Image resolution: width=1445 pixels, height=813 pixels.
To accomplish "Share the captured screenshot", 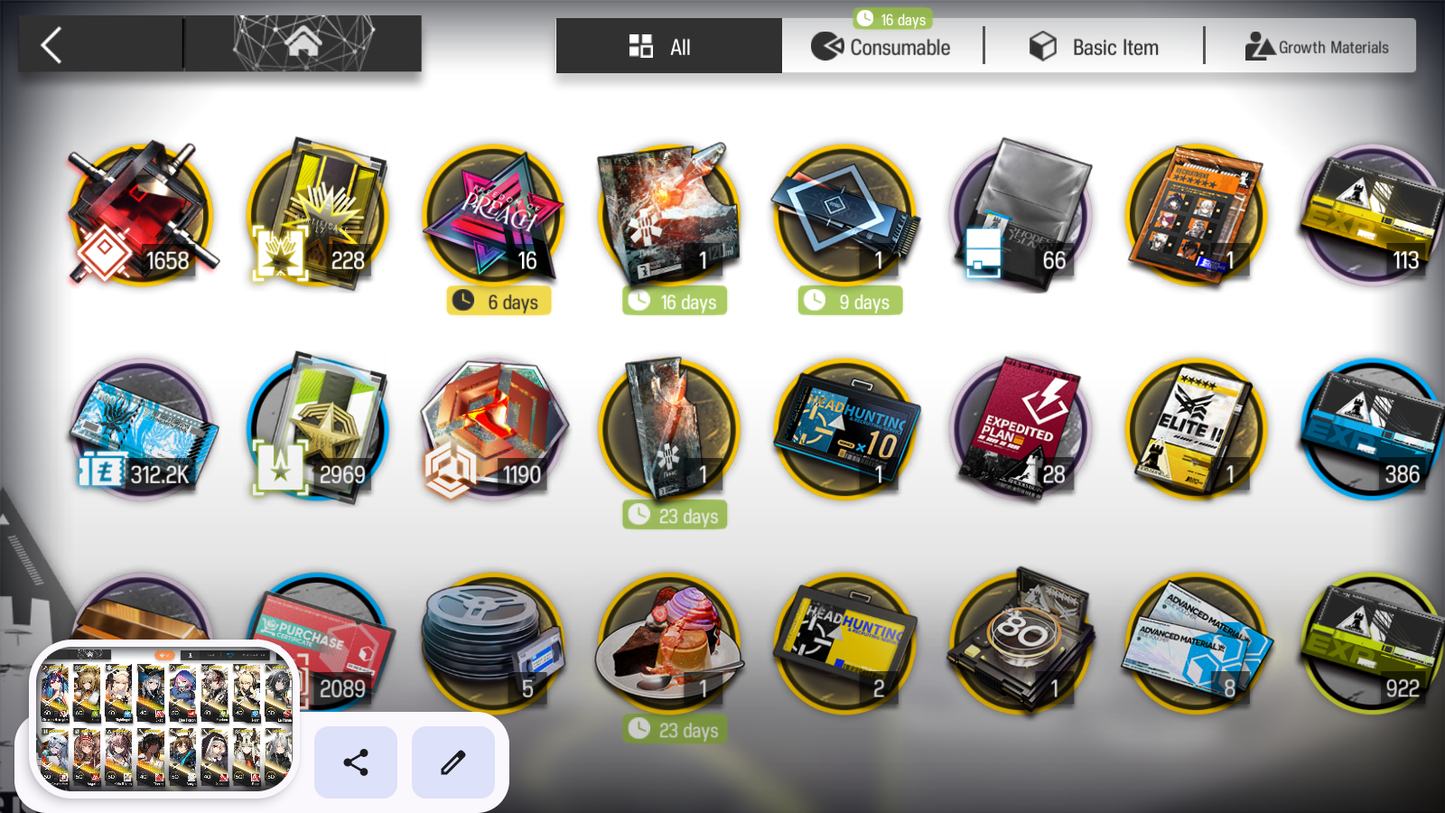I will (x=356, y=763).
